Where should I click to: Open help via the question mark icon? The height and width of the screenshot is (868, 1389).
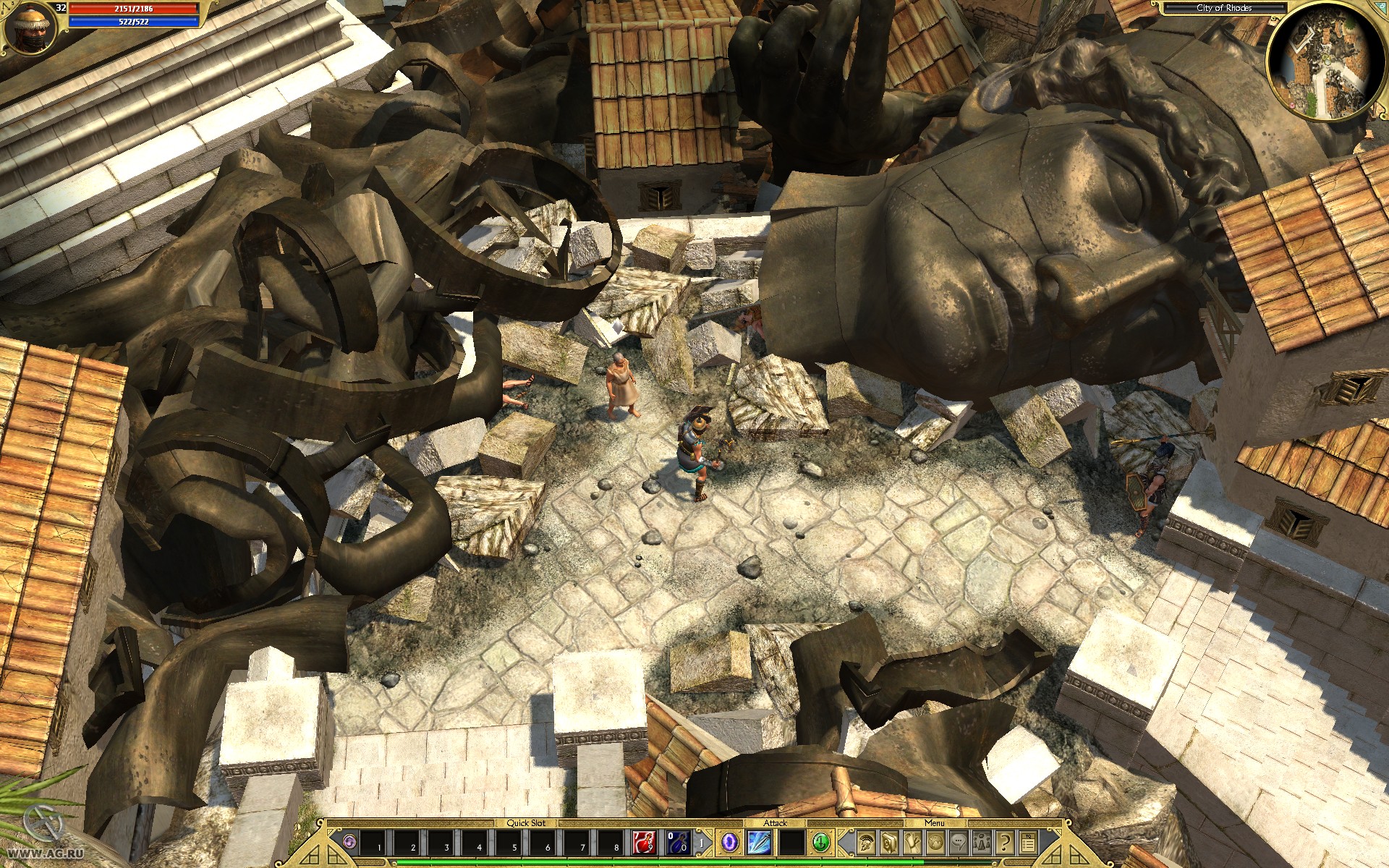coord(1003,843)
